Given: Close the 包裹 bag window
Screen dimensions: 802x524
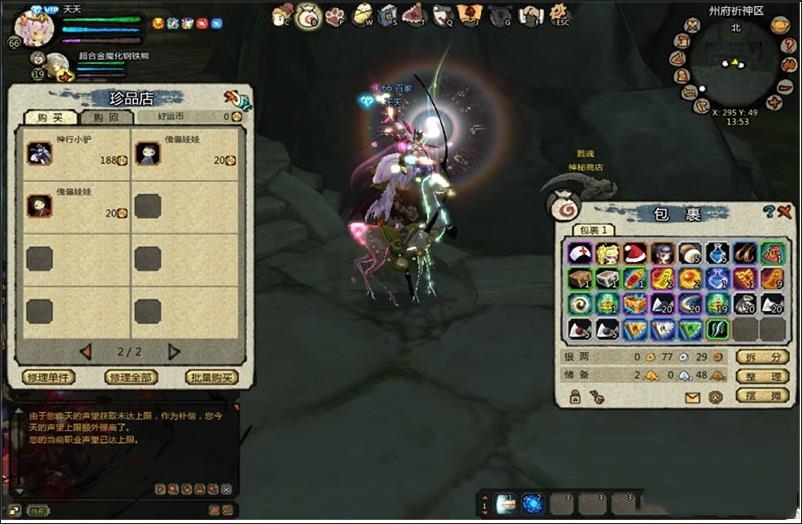Looking at the screenshot, I should pyautogui.click(x=783, y=211).
